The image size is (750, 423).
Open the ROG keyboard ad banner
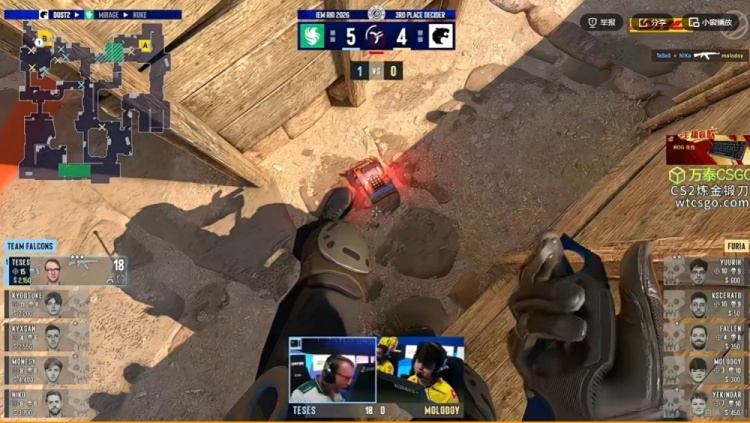707,150
